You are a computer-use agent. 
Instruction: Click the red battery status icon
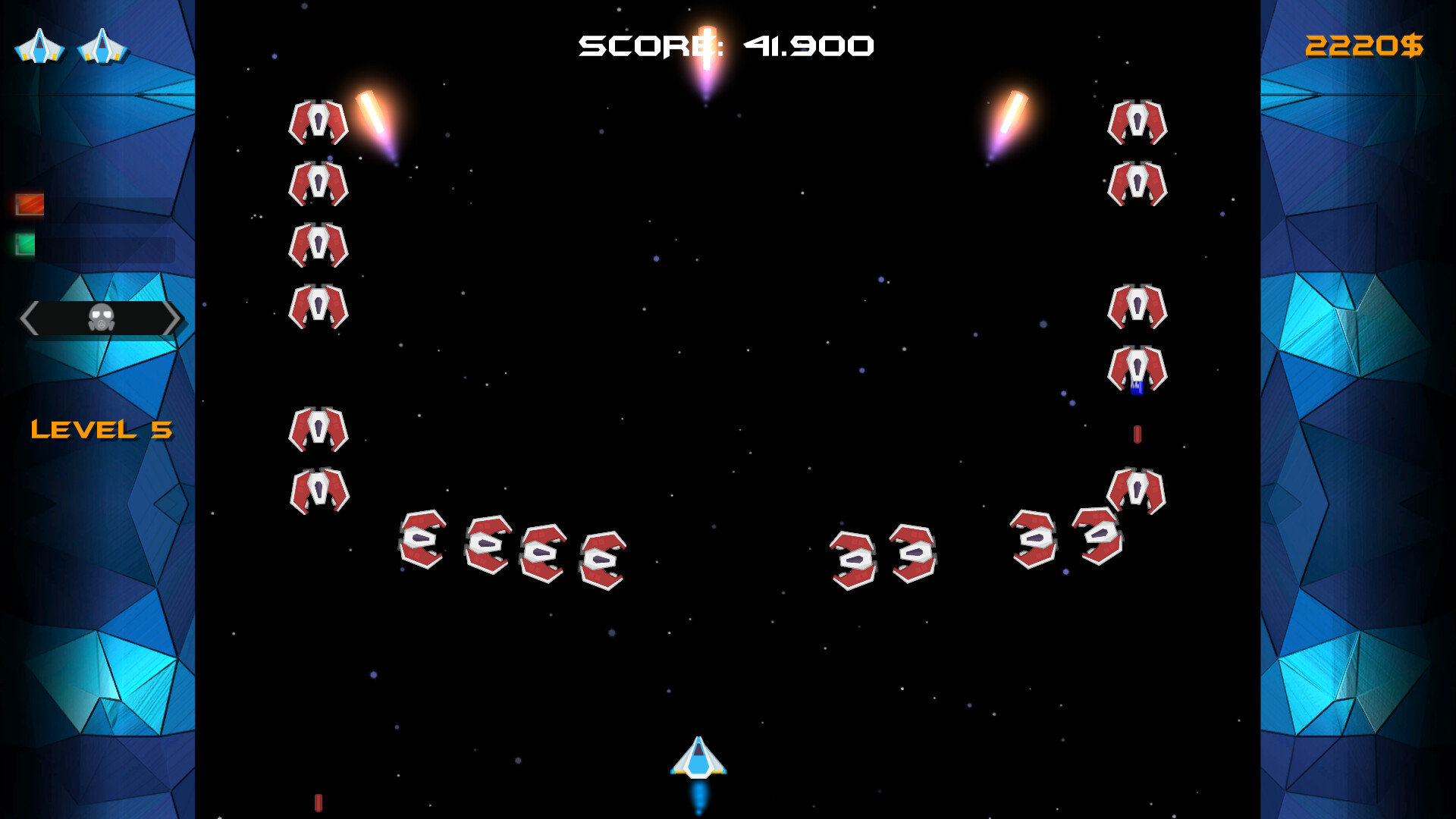28,204
